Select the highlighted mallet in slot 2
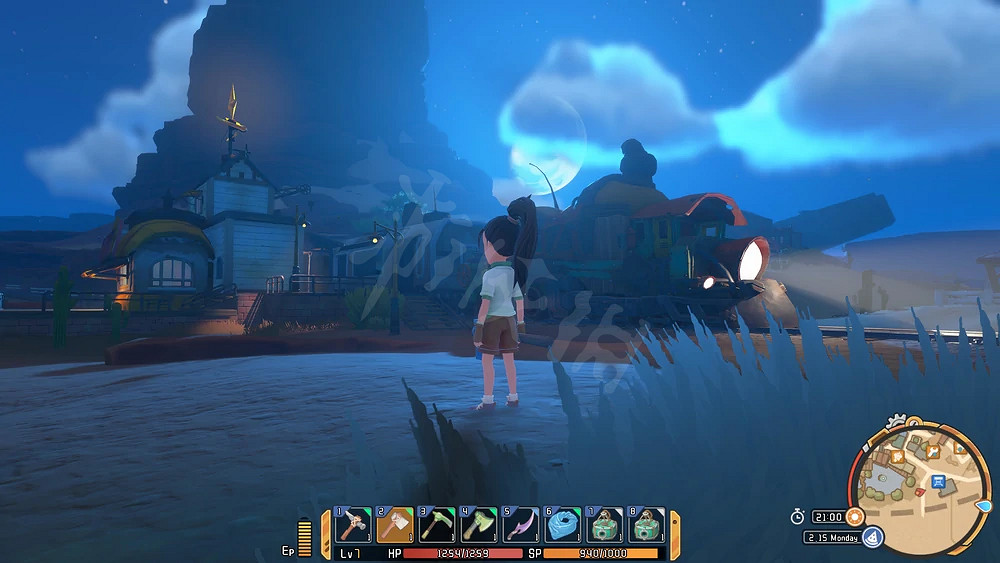 (395, 524)
